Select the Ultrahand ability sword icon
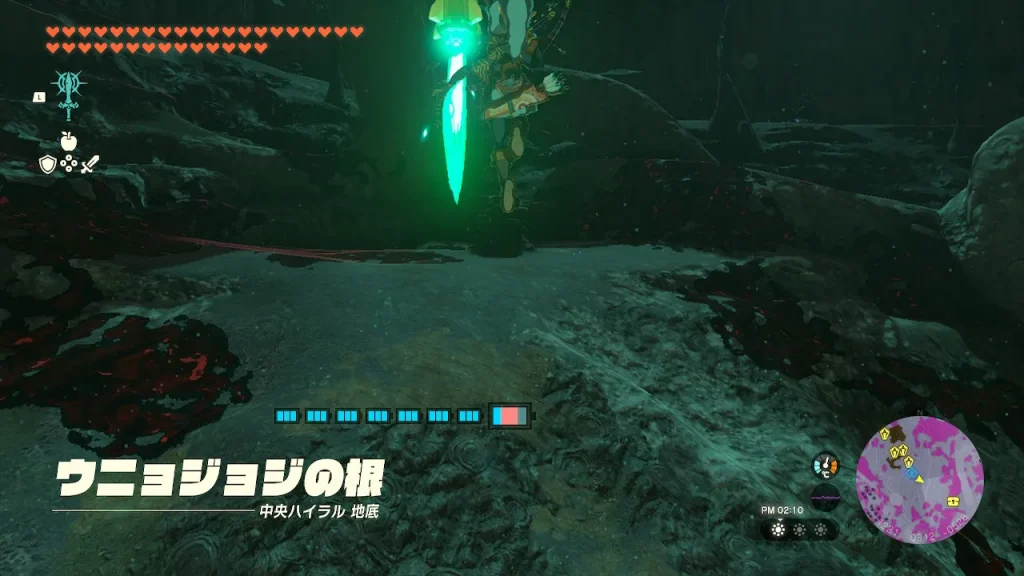The image size is (1024, 576). 69,96
